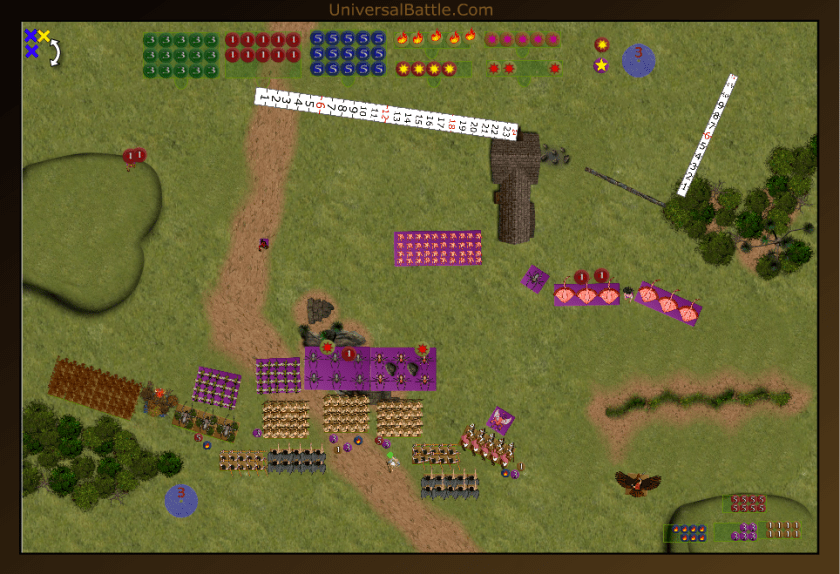
Task: Pick from the blue 5 counter tray
Action: [347, 54]
